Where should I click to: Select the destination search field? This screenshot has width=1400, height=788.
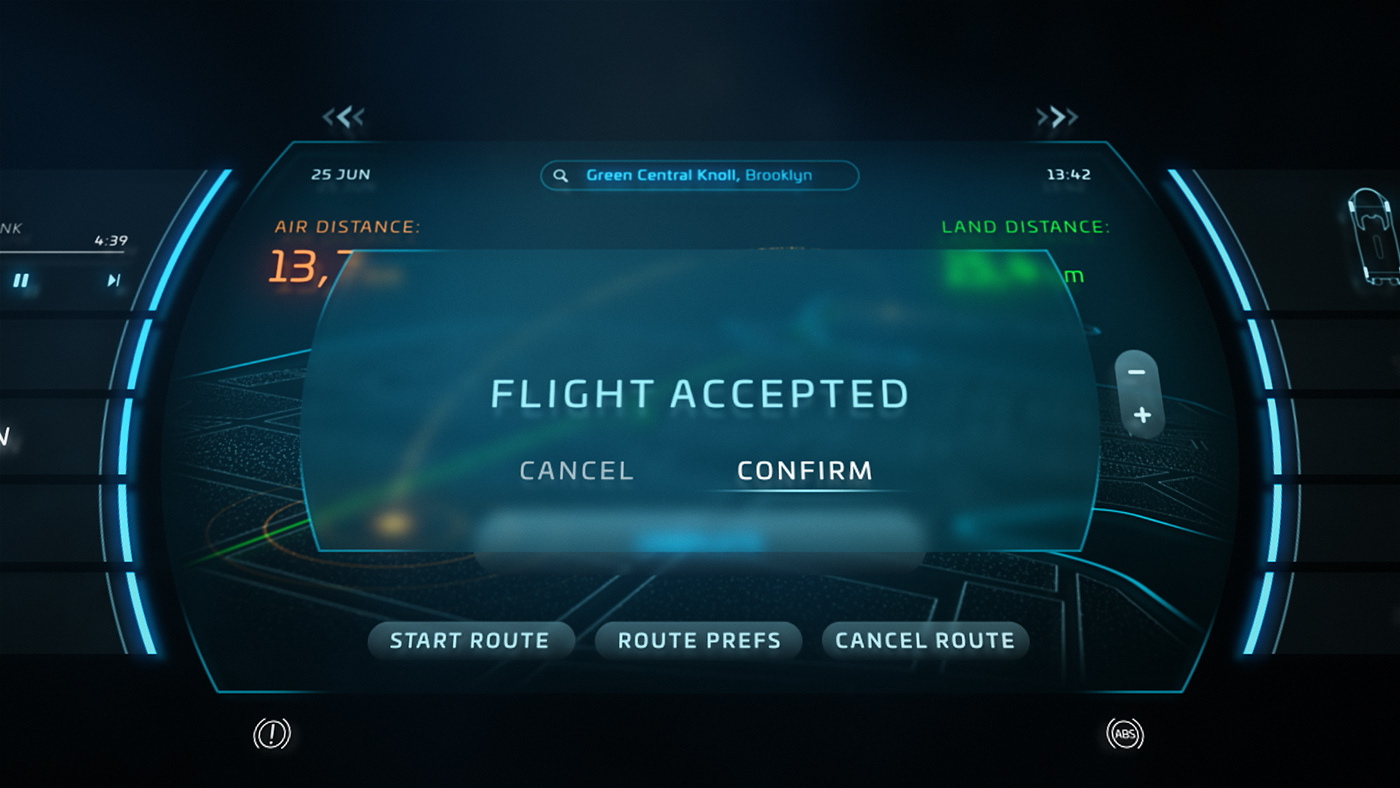point(699,175)
